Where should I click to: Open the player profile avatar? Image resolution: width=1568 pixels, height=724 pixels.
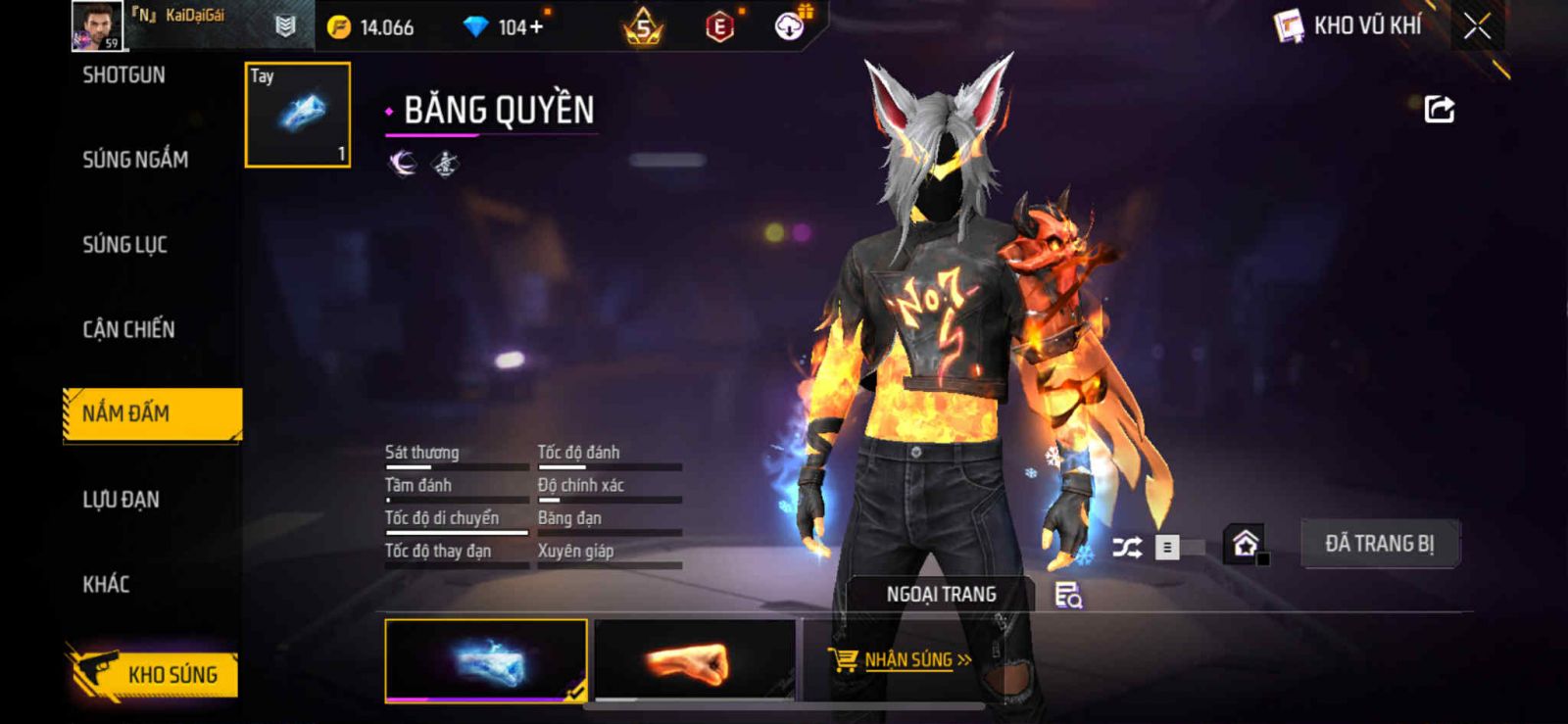pyautogui.click(x=96, y=25)
